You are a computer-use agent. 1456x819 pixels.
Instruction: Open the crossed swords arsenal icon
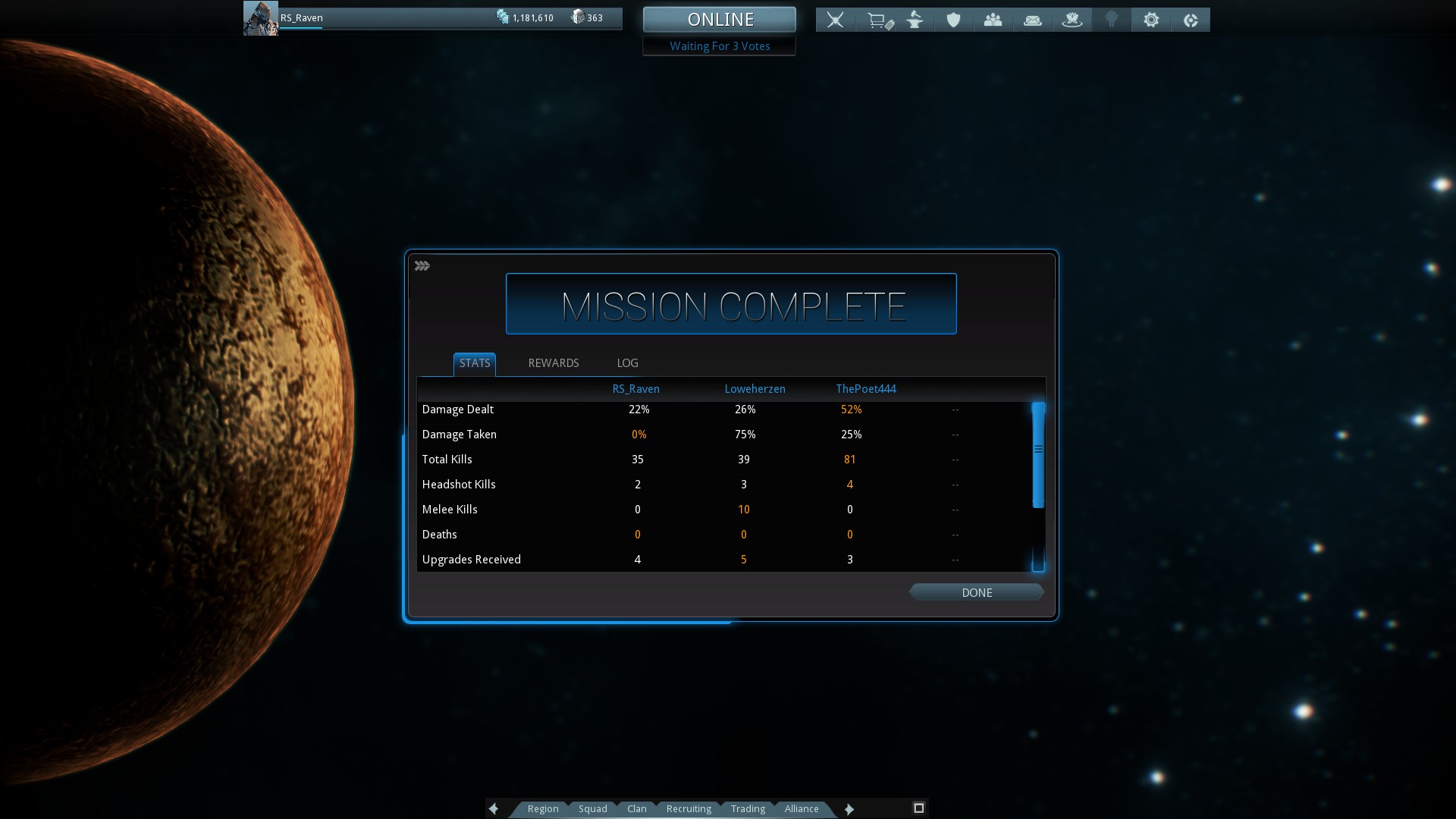(x=836, y=20)
